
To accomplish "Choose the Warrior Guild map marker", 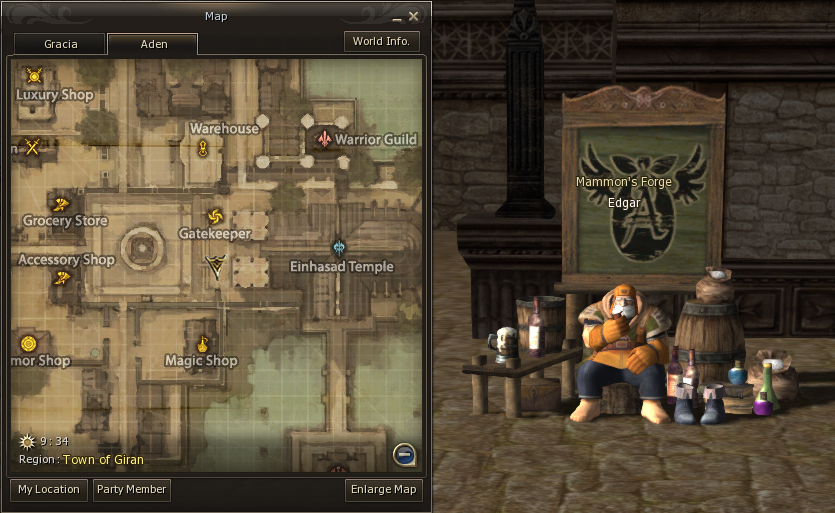I will (x=323, y=139).
